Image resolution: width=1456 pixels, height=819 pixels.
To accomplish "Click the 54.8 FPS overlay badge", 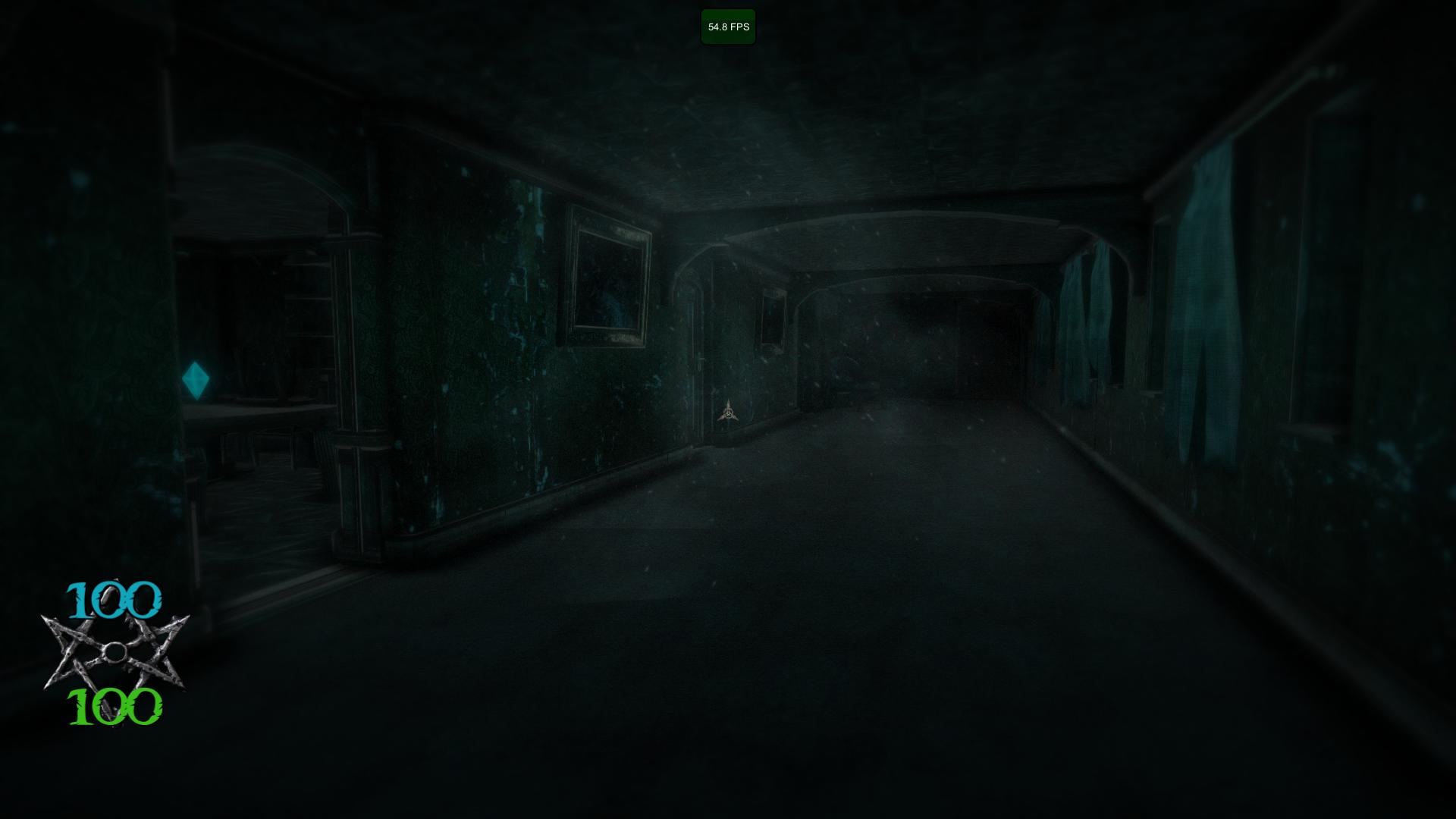I will point(727,27).
